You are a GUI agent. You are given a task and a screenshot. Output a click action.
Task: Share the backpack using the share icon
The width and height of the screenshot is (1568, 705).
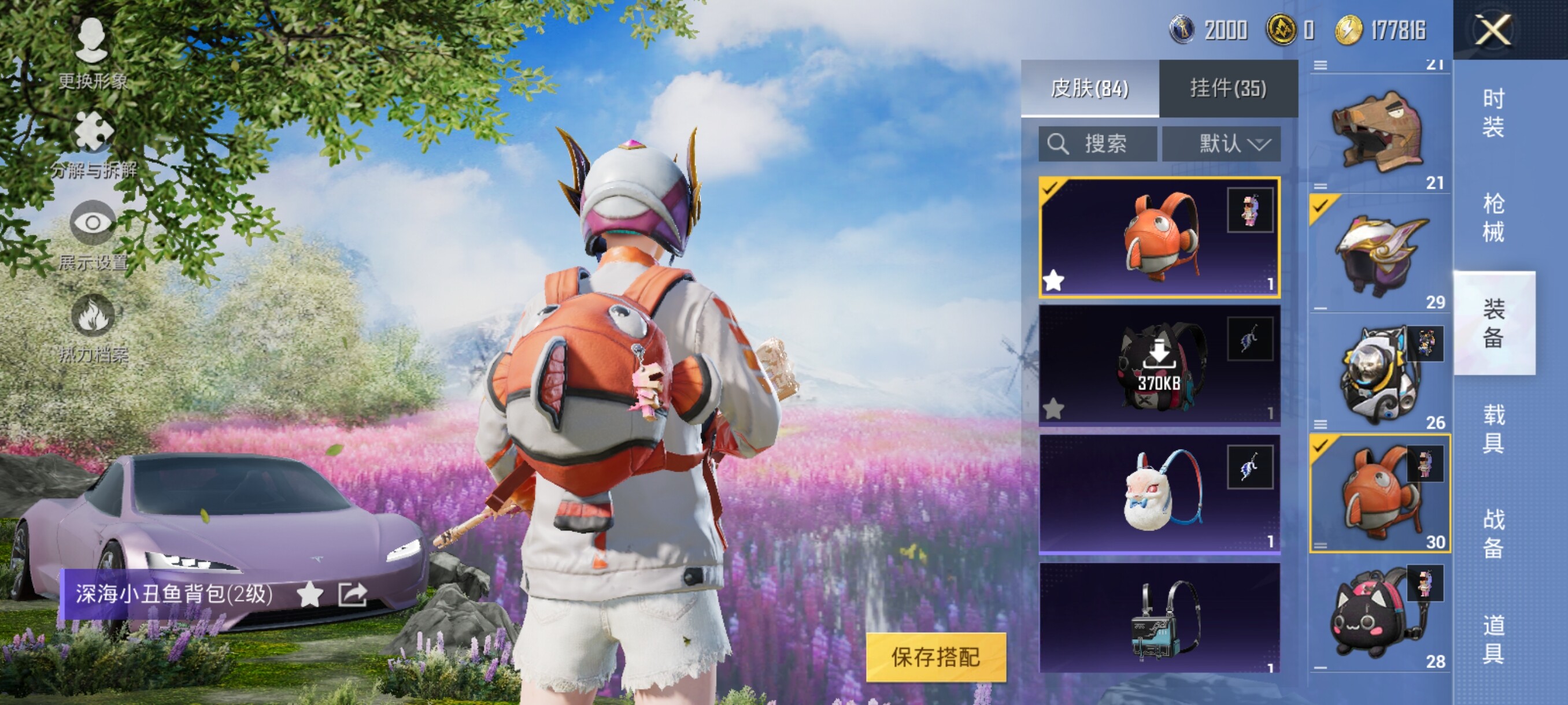pos(353,594)
